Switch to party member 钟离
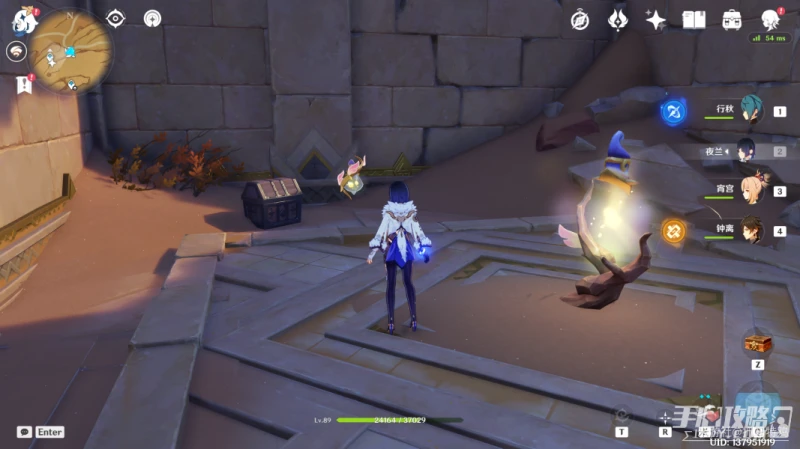800x449 pixels. [x=751, y=230]
